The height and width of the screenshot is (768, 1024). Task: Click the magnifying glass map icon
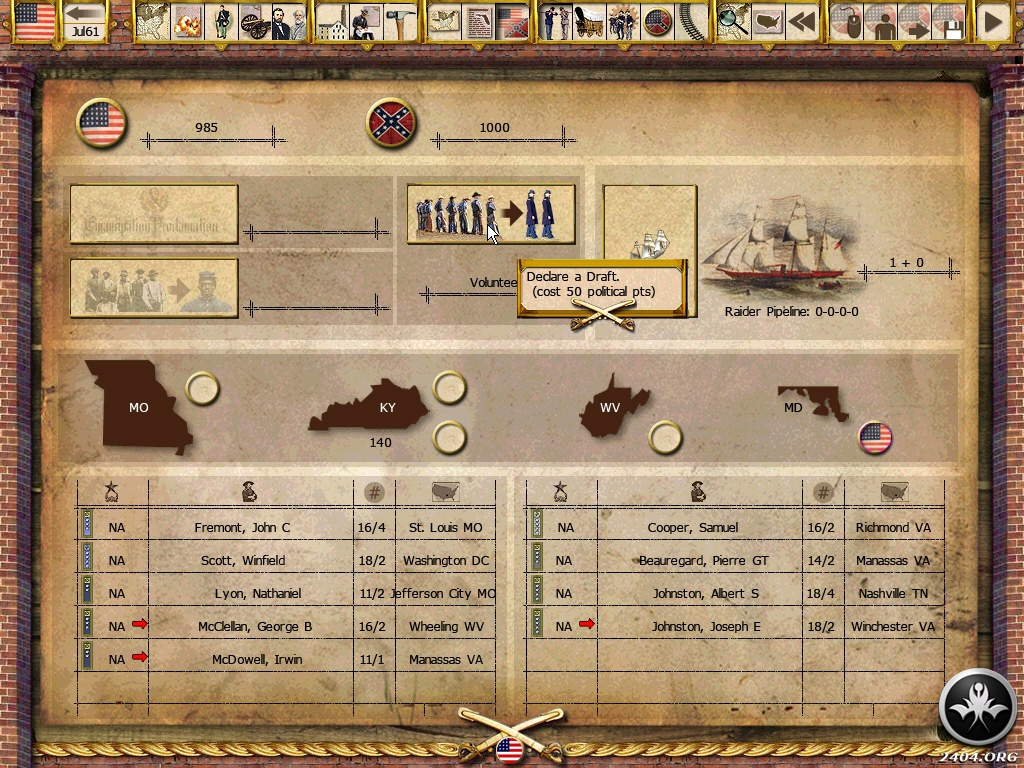click(733, 22)
